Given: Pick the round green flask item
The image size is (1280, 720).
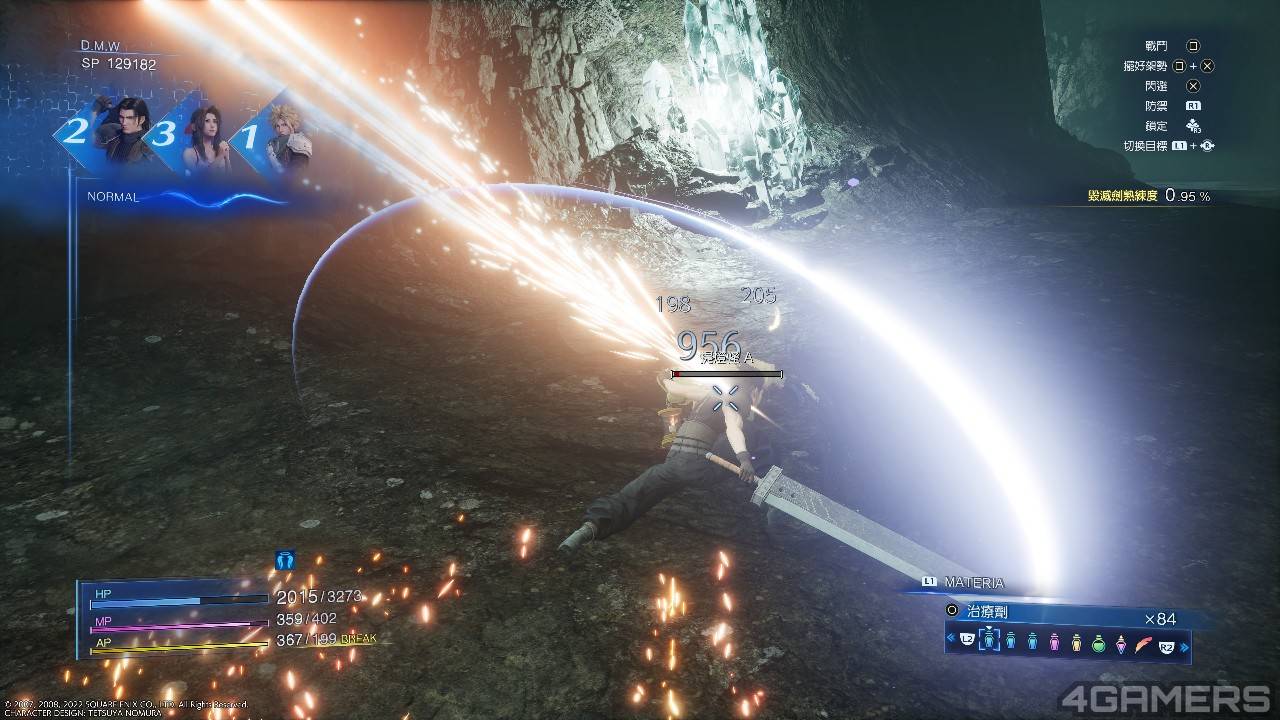Looking at the screenshot, I should click(1098, 642).
